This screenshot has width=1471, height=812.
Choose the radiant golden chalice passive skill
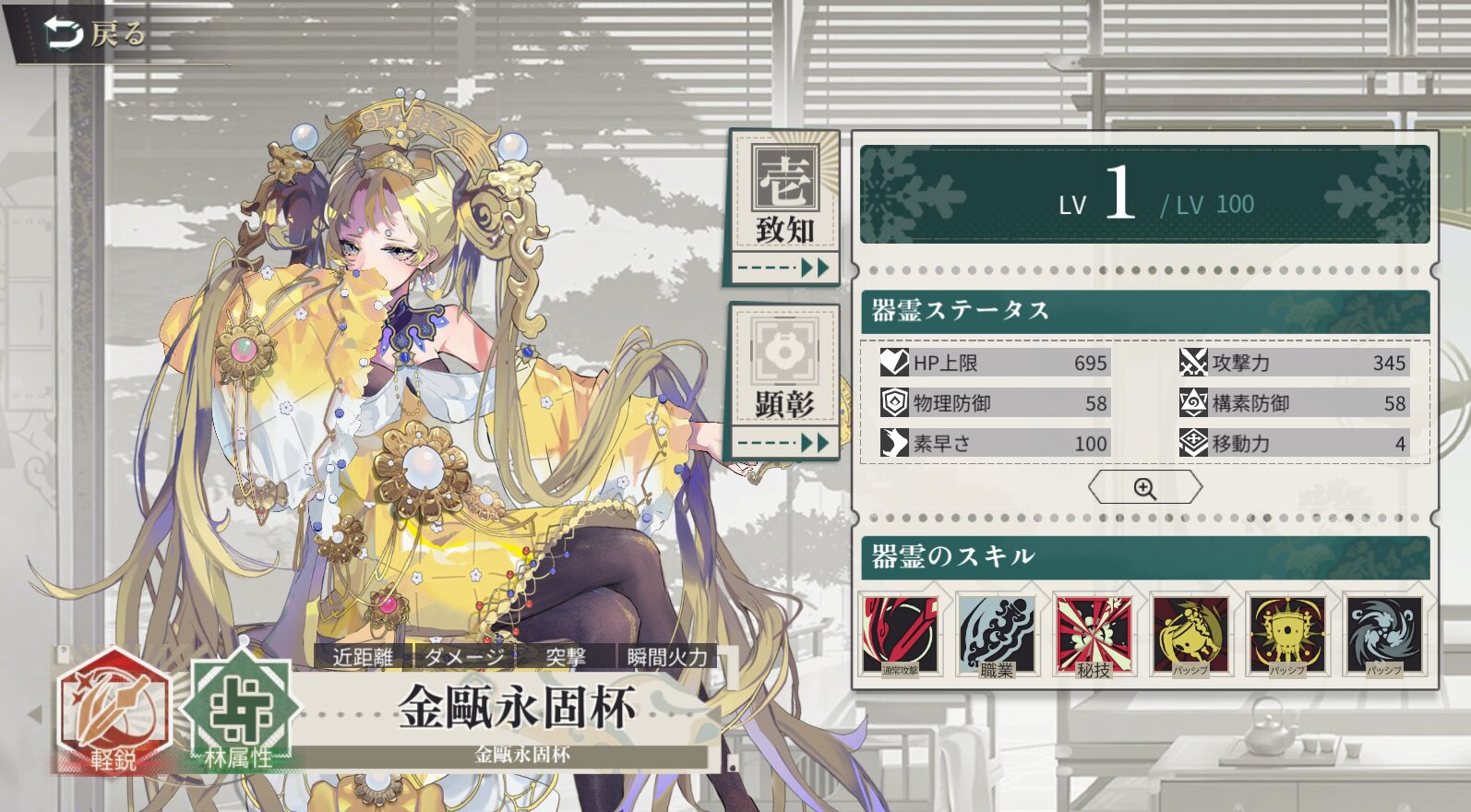[x=1287, y=635]
